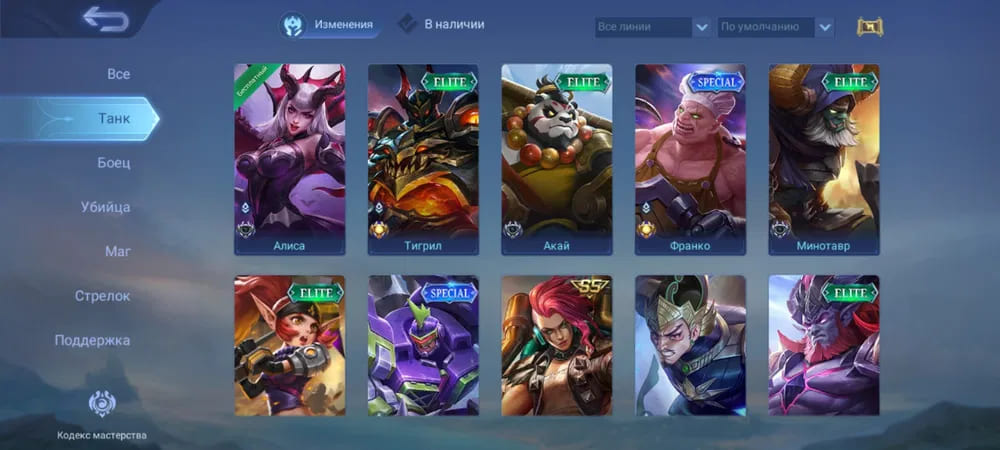The width and height of the screenshot is (1000, 450).
Task: Choose the purple mech hero card
Action: click(x=423, y=345)
